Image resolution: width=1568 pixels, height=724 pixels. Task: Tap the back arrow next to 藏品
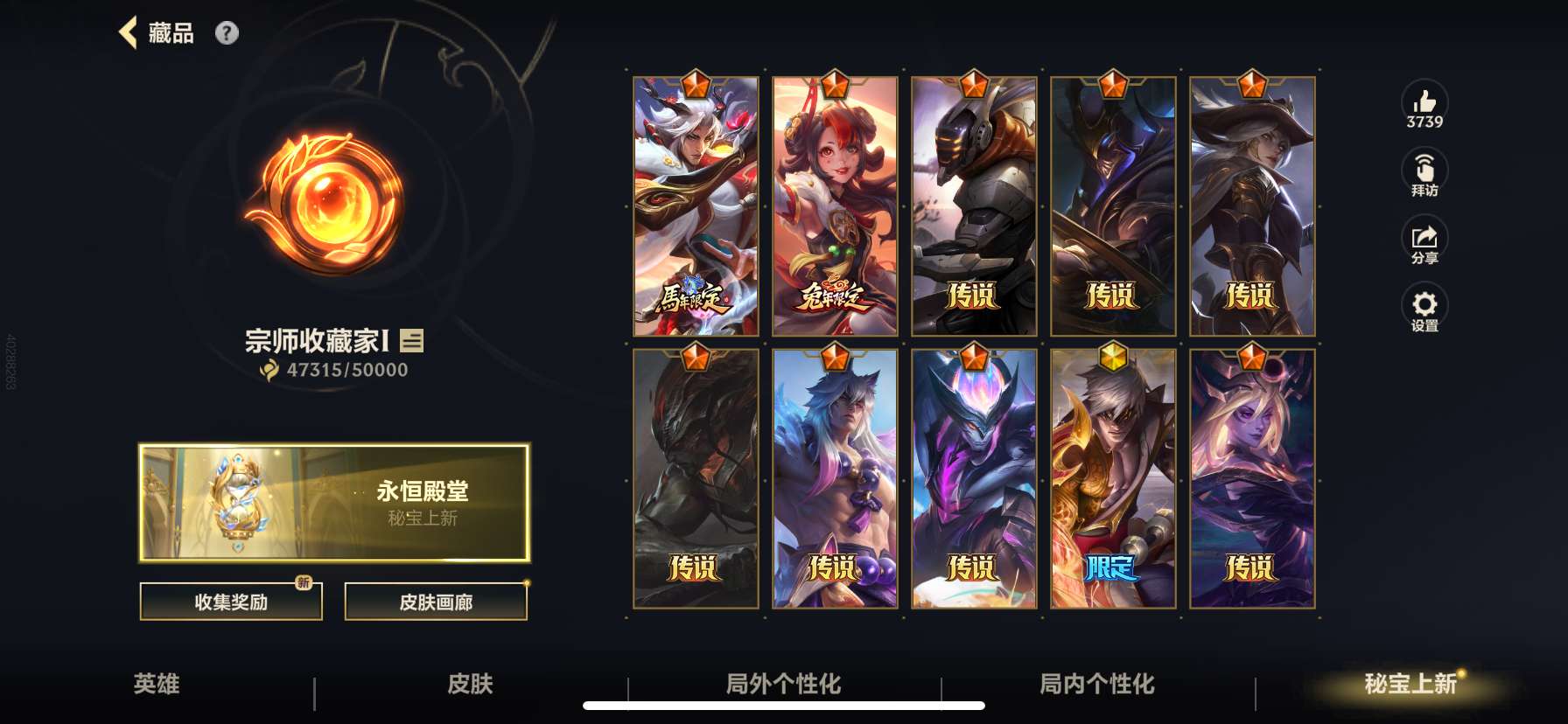pyautogui.click(x=129, y=31)
